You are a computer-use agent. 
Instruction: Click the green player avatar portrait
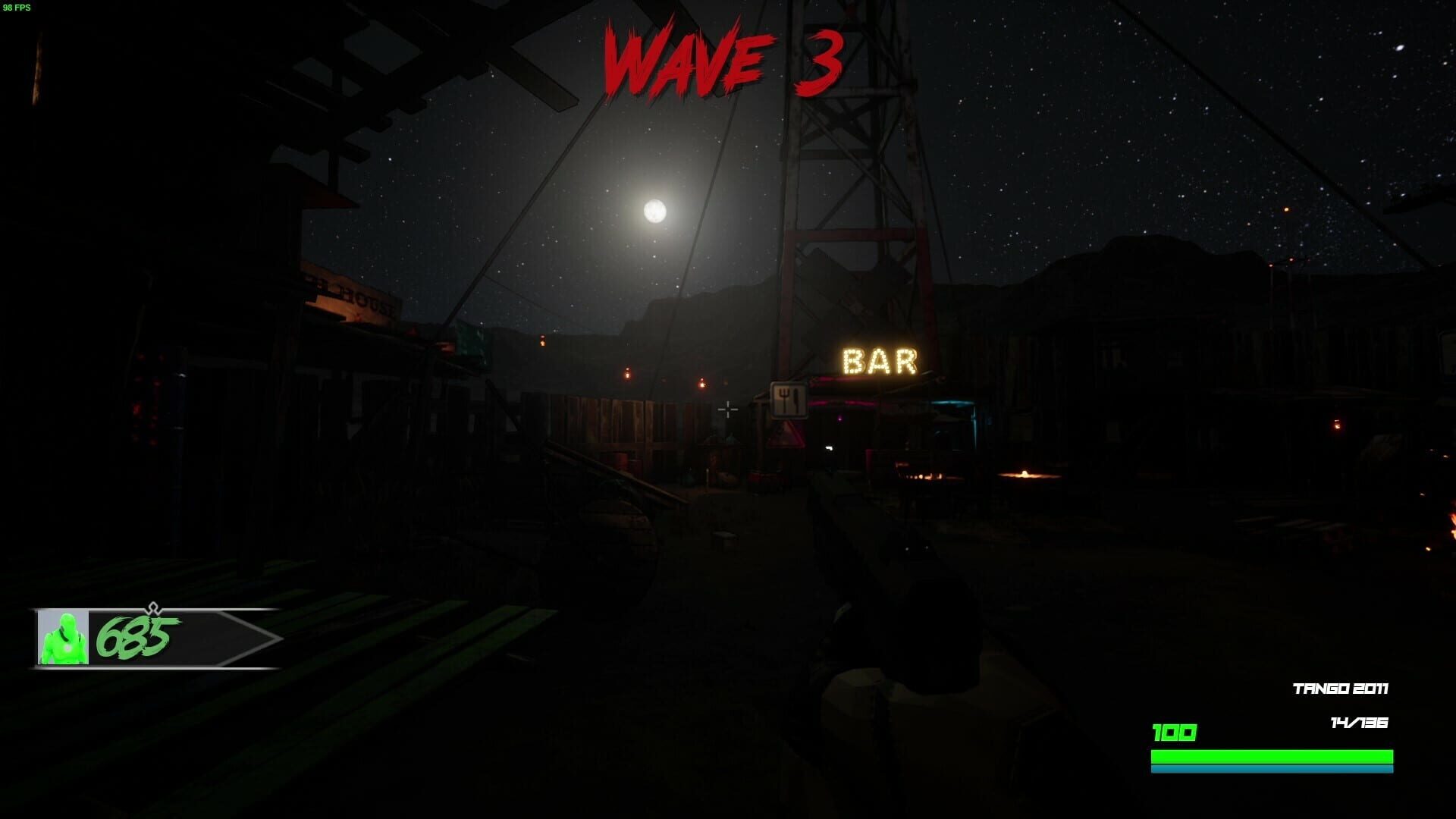pos(63,636)
